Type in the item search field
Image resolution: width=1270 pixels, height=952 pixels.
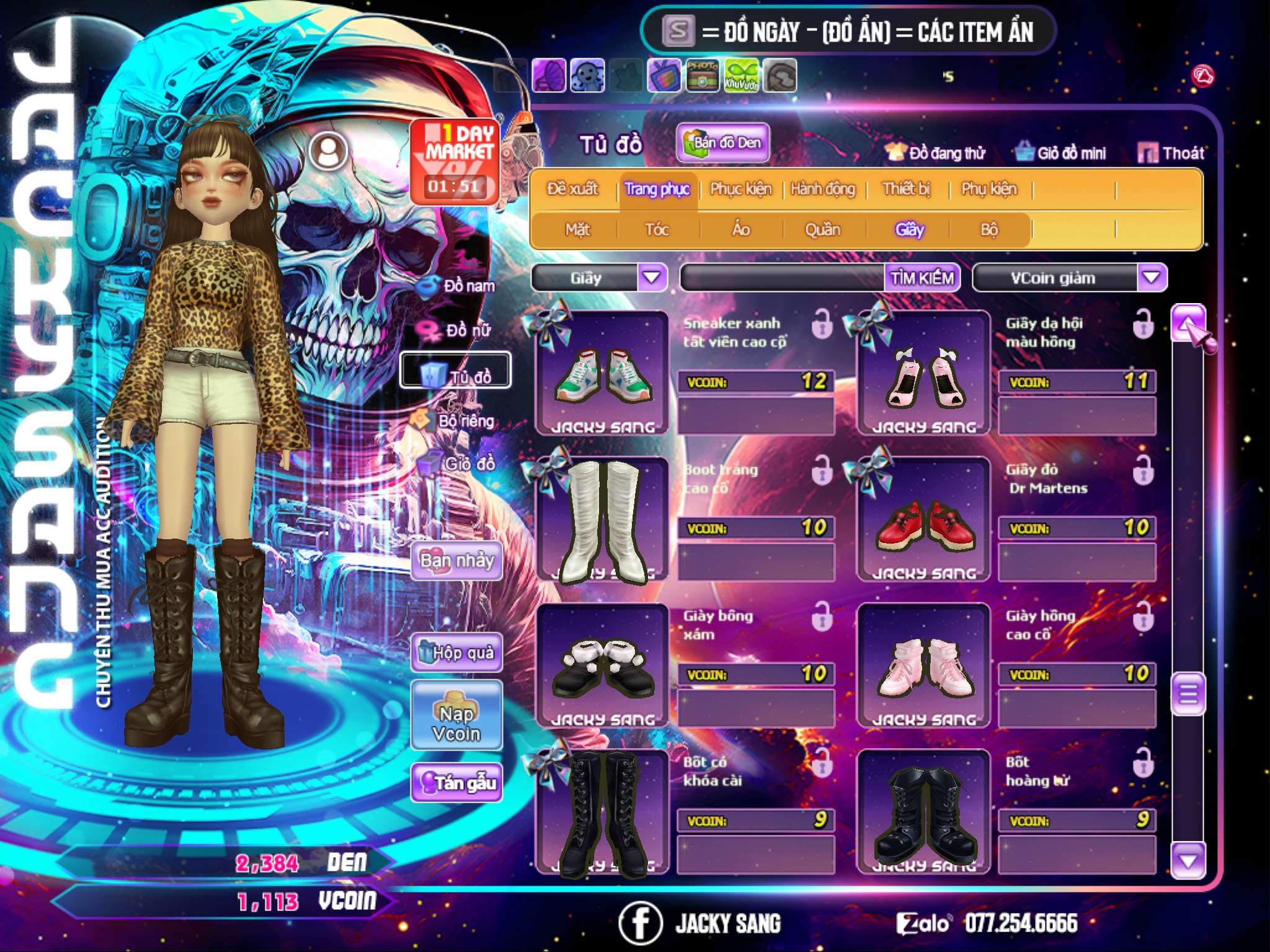click(783, 278)
